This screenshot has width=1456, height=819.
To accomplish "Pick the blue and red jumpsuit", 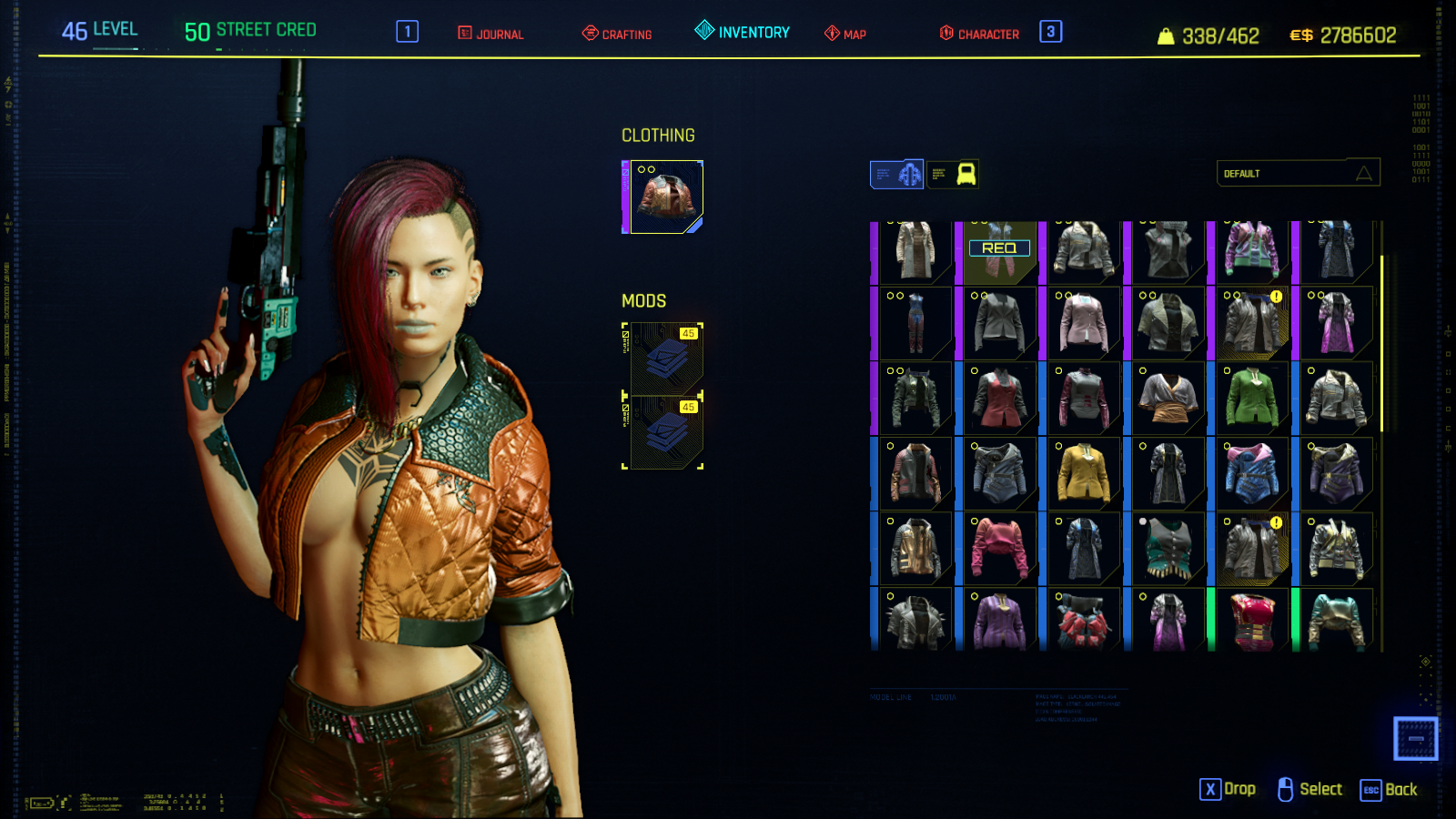I will (915, 323).
